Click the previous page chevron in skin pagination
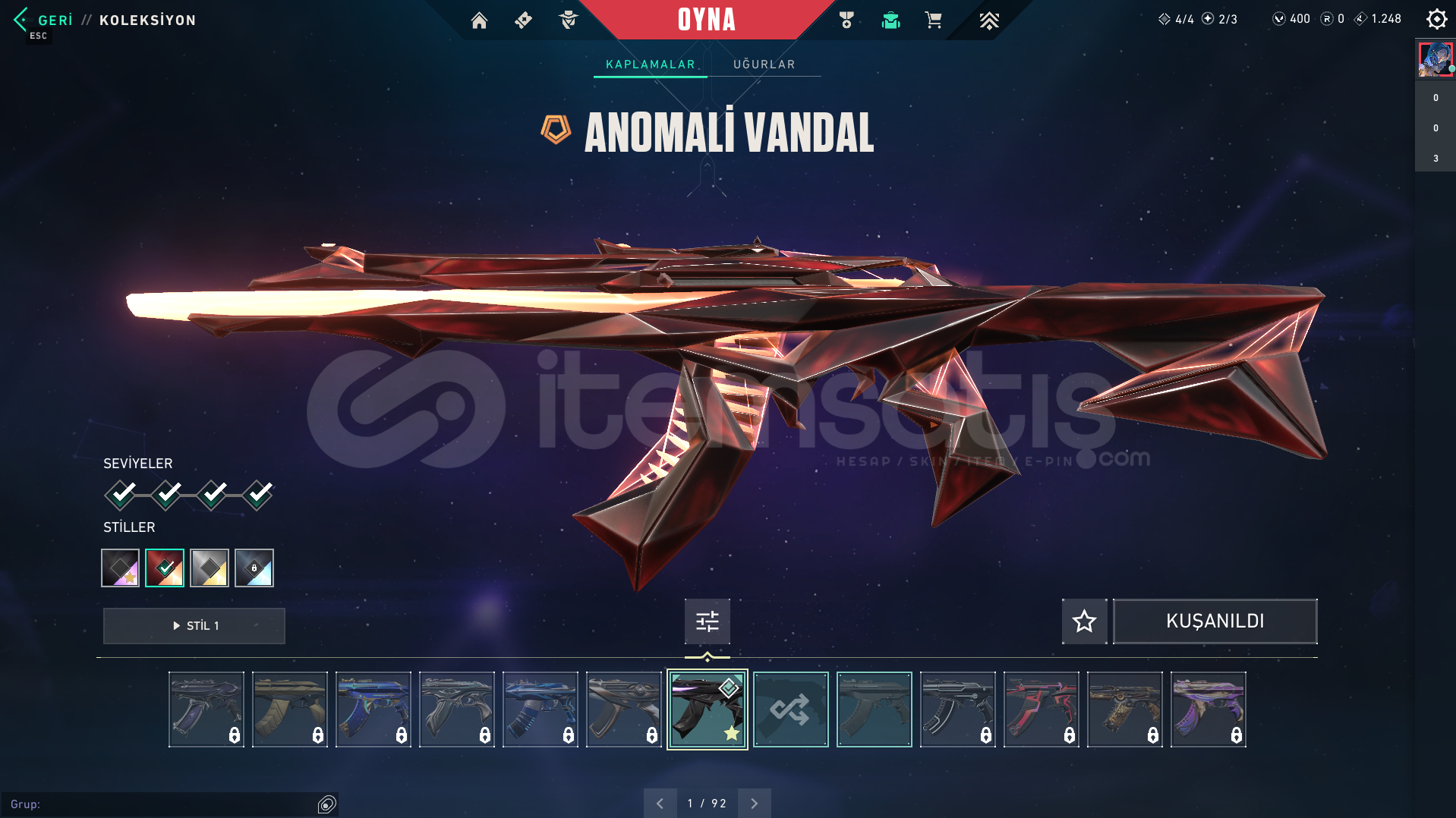The height and width of the screenshot is (818, 1456). click(660, 802)
